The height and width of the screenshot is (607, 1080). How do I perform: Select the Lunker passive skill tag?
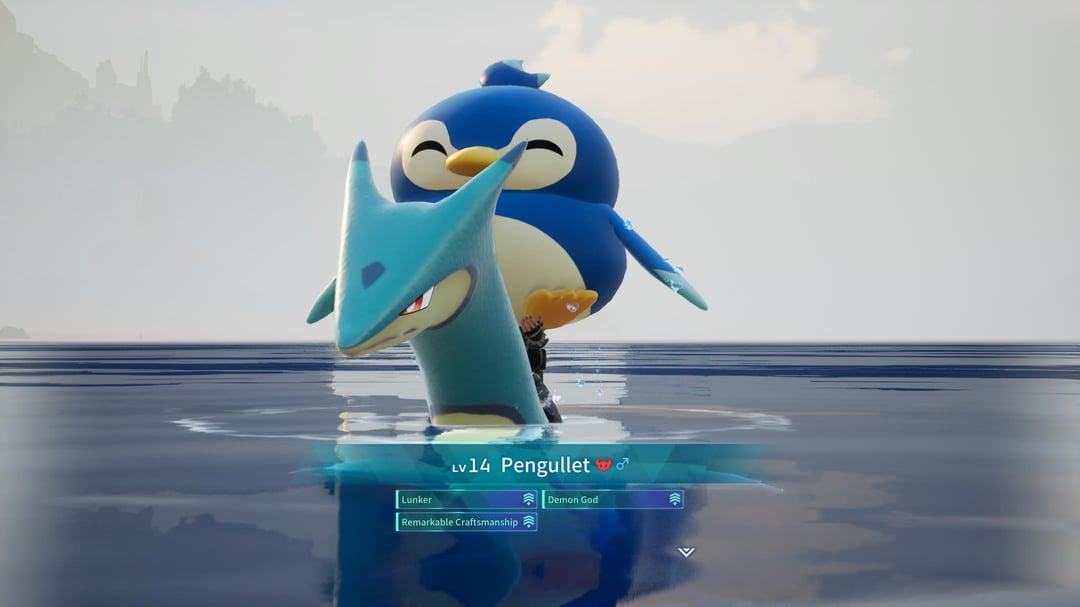click(466, 499)
